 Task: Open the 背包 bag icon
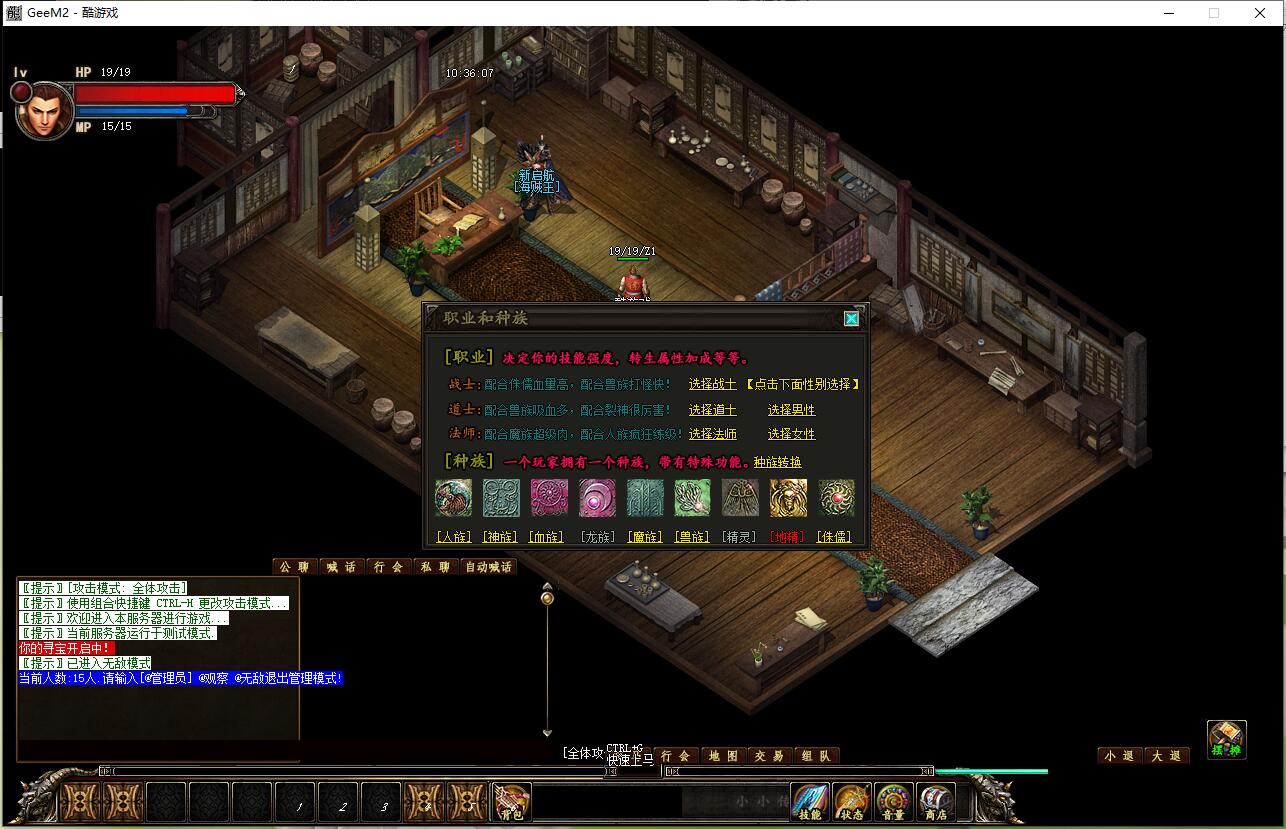[x=512, y=803]
